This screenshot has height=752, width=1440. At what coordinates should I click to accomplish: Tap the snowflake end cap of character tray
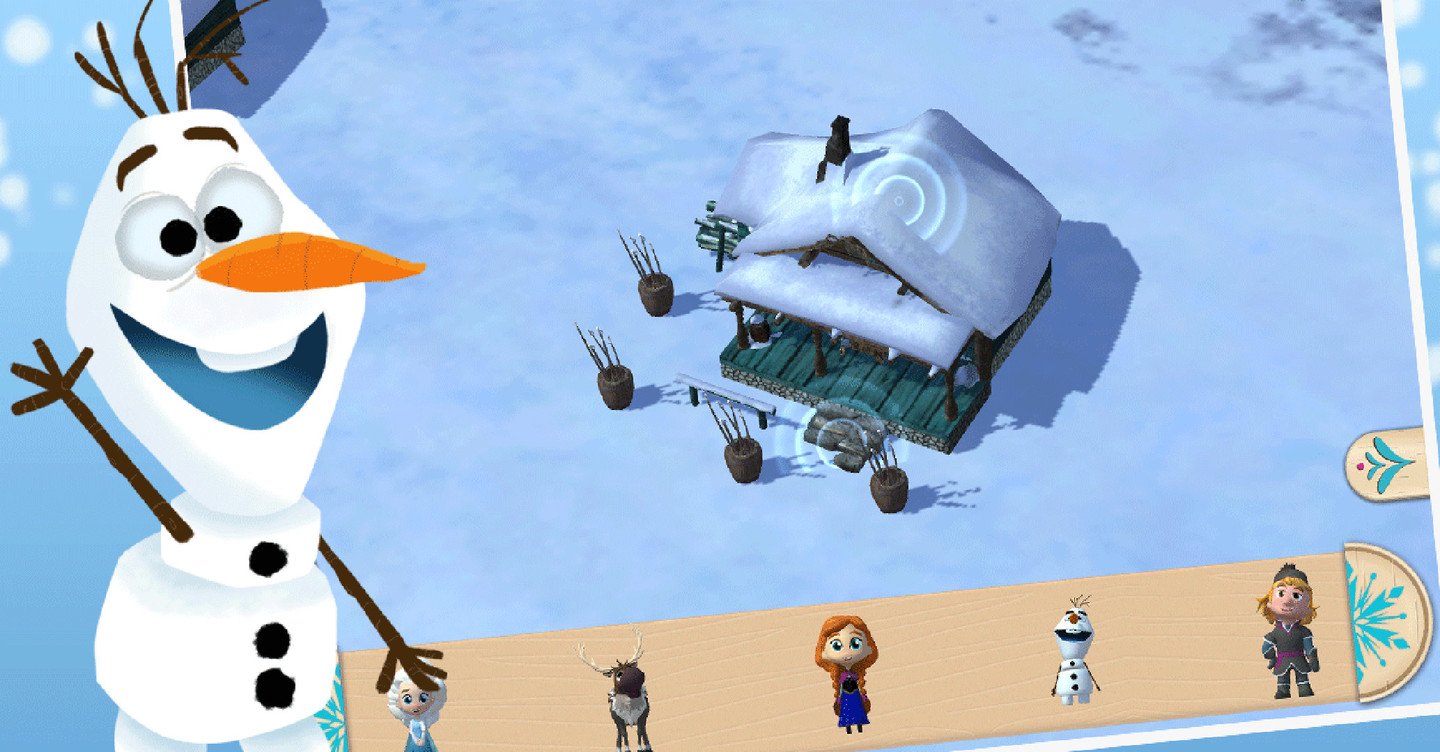tap(1385, 620)
